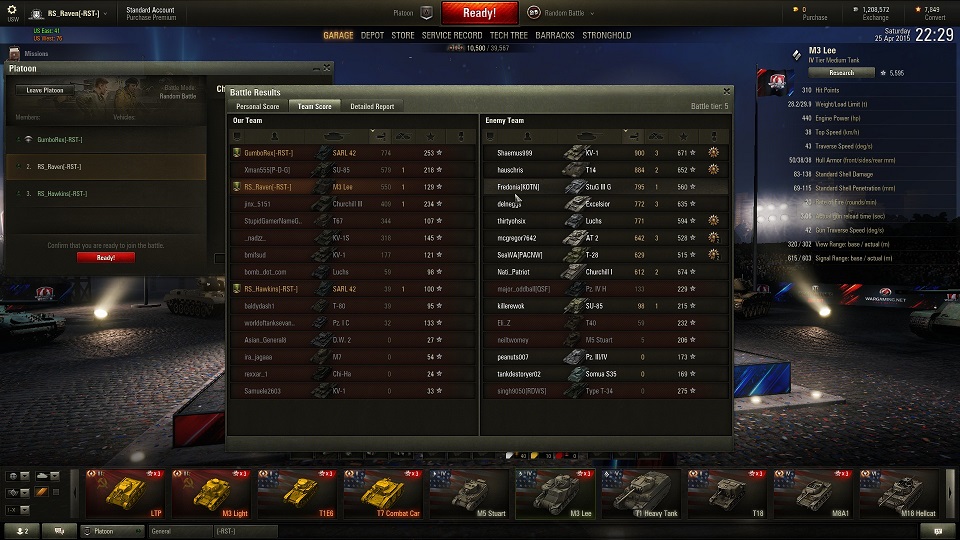Viewport: 960px width, 540px height.
Task: Open the Barracks screen
Action: coord(555,35)
